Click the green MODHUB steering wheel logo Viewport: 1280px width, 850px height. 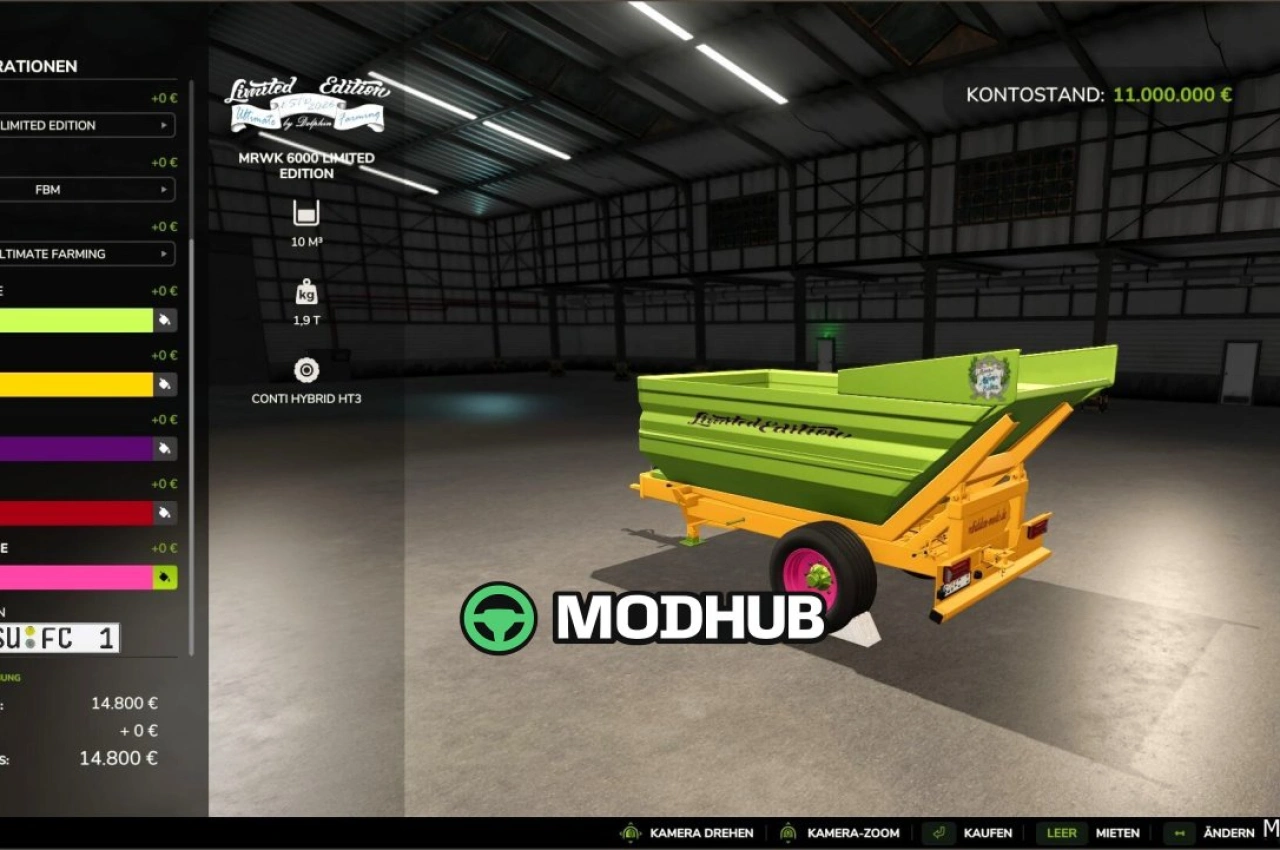point(500,618)
